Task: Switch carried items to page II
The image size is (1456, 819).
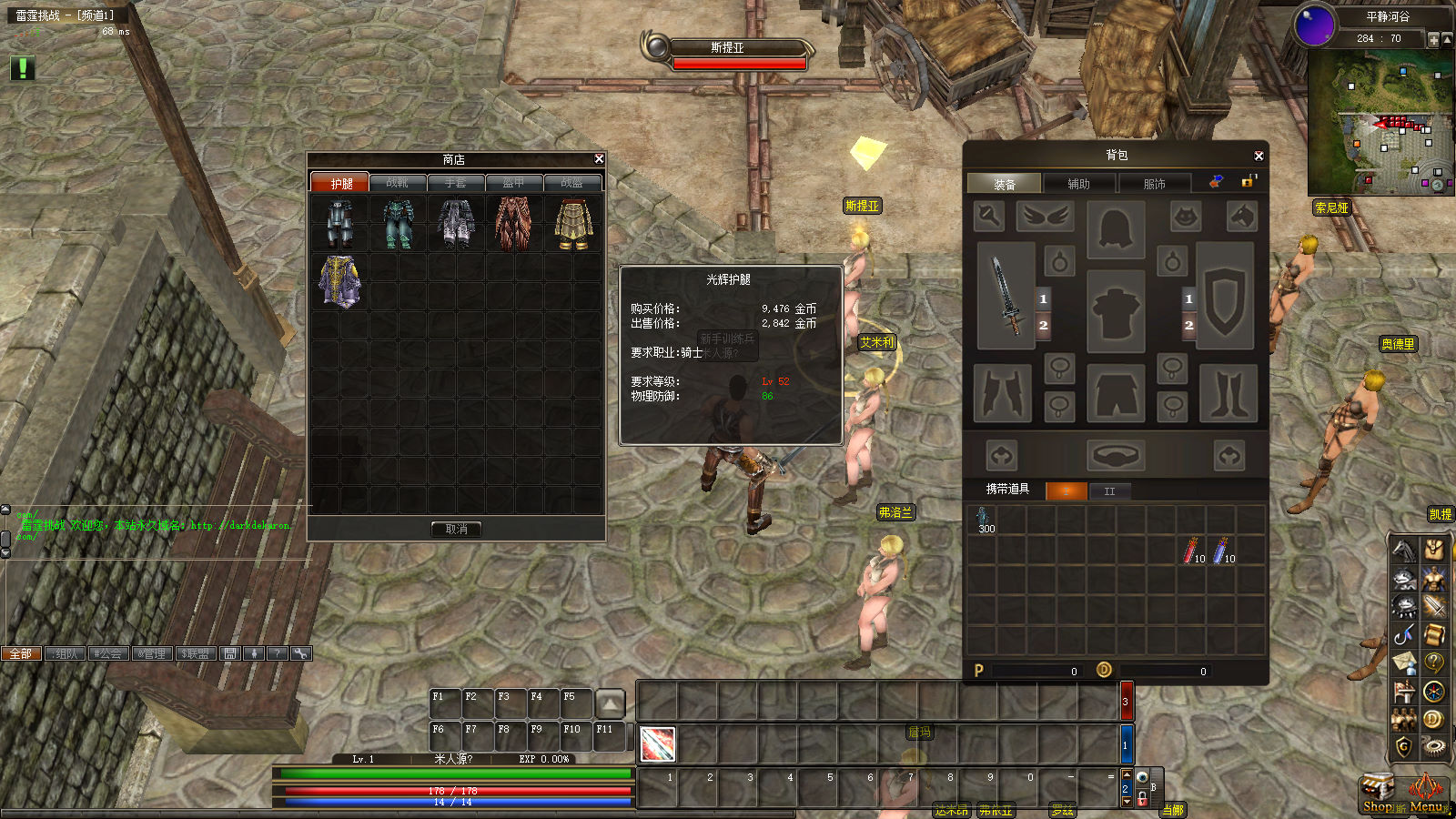Action: click(x=1109, y=491)
